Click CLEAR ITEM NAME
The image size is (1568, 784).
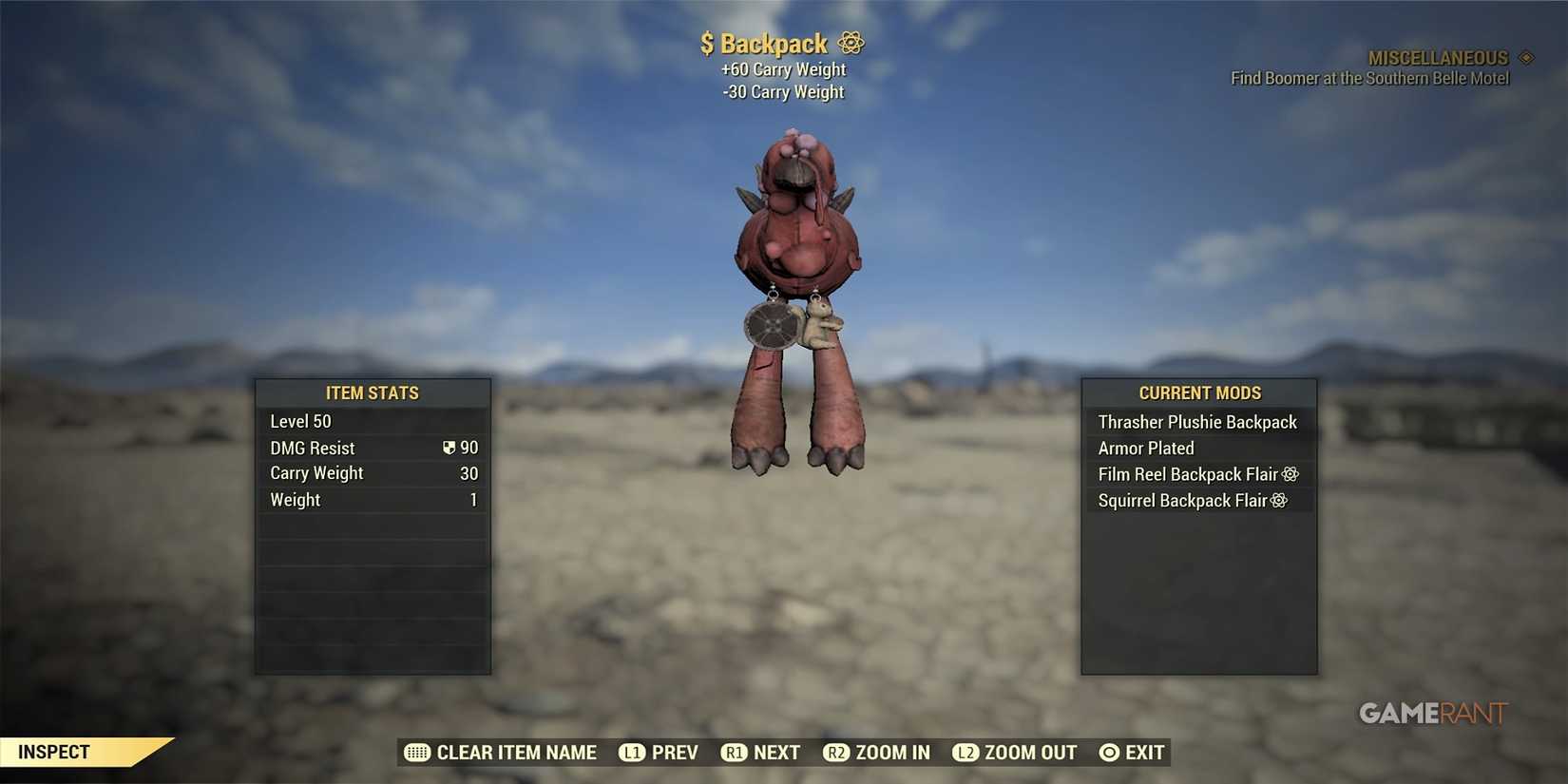click(x=515, y=752)
